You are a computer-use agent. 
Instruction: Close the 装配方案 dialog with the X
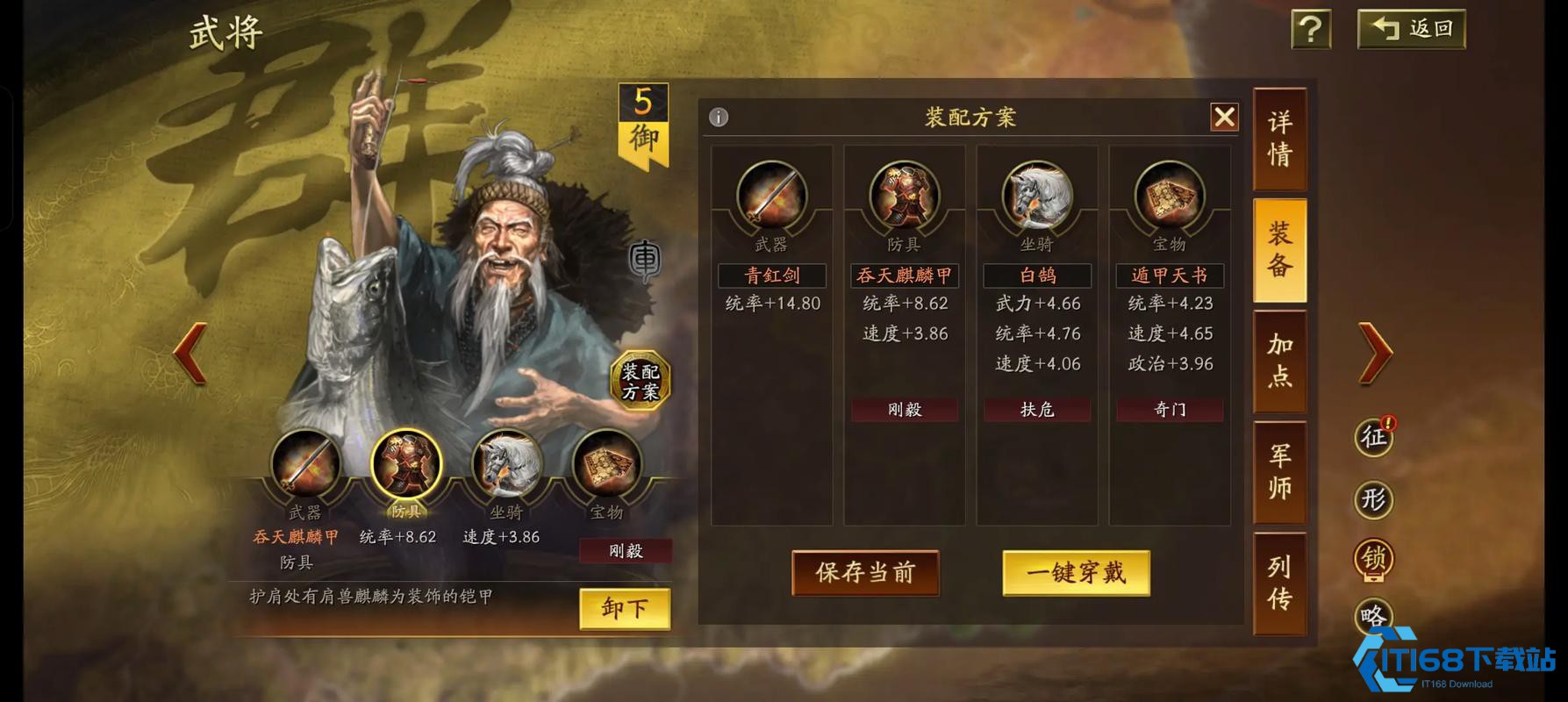(1225, 118)
